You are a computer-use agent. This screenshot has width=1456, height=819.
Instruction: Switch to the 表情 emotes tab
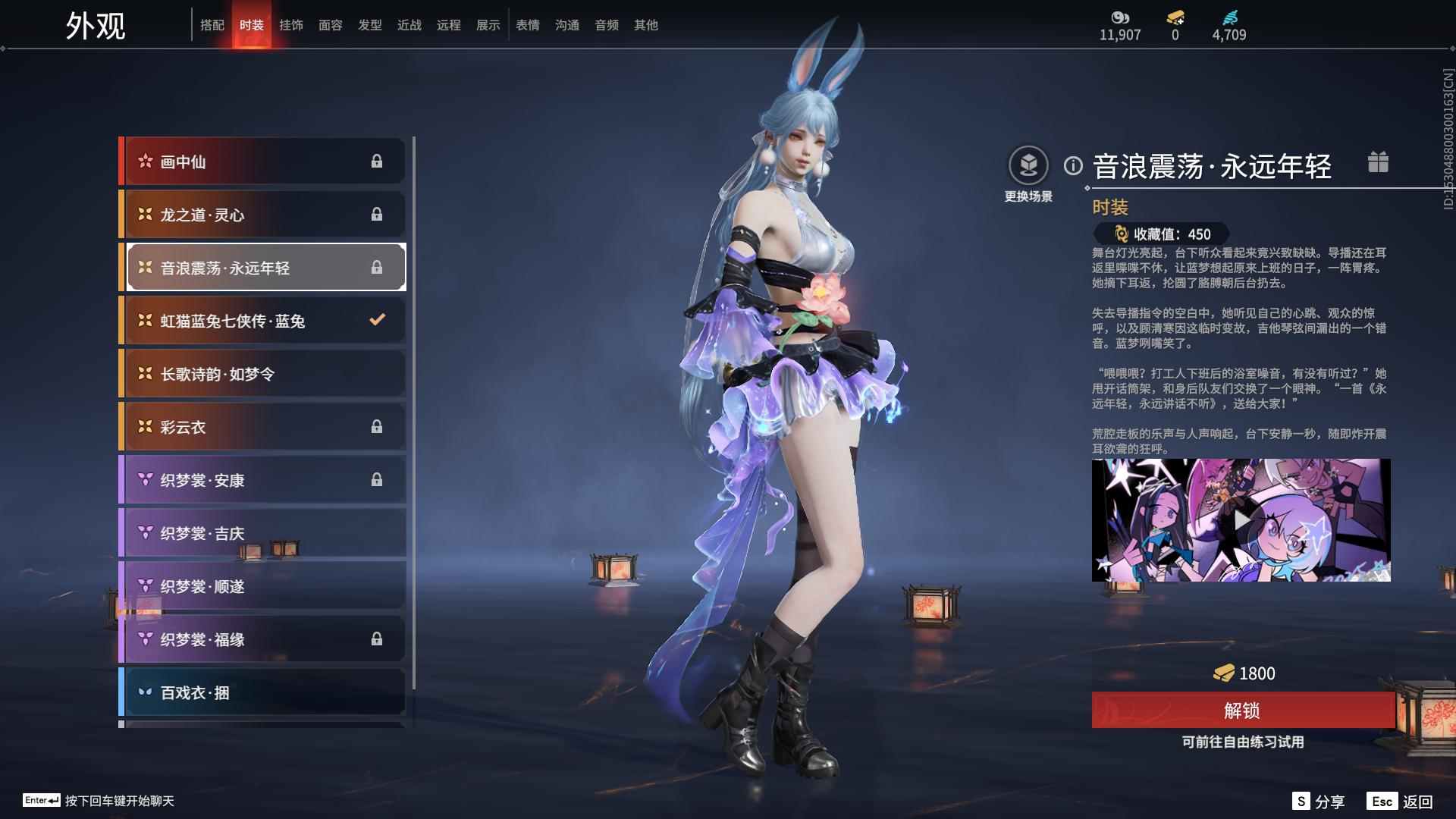click(528, 25)
